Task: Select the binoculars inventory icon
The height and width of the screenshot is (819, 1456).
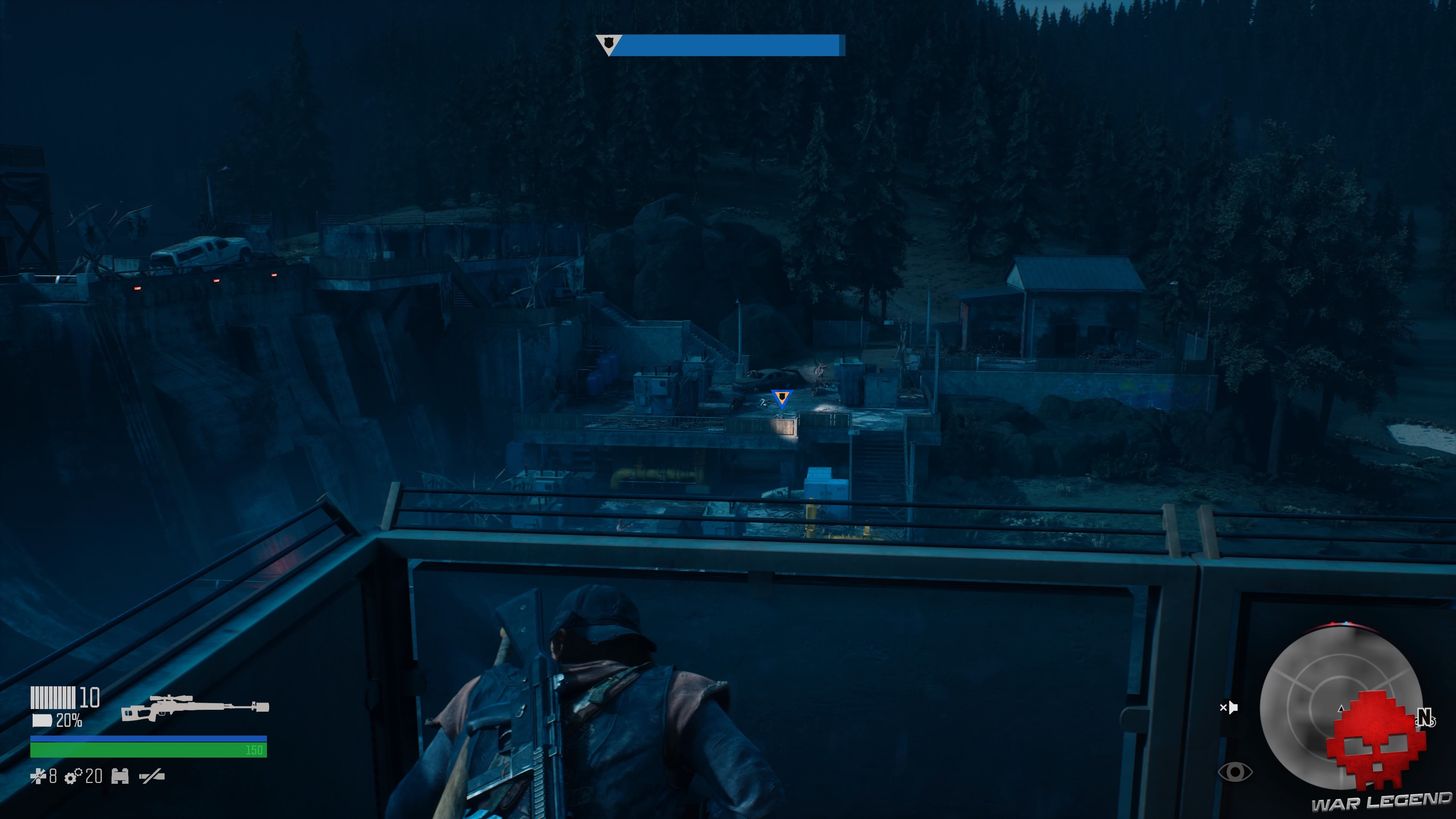Action: pos(120,777)
